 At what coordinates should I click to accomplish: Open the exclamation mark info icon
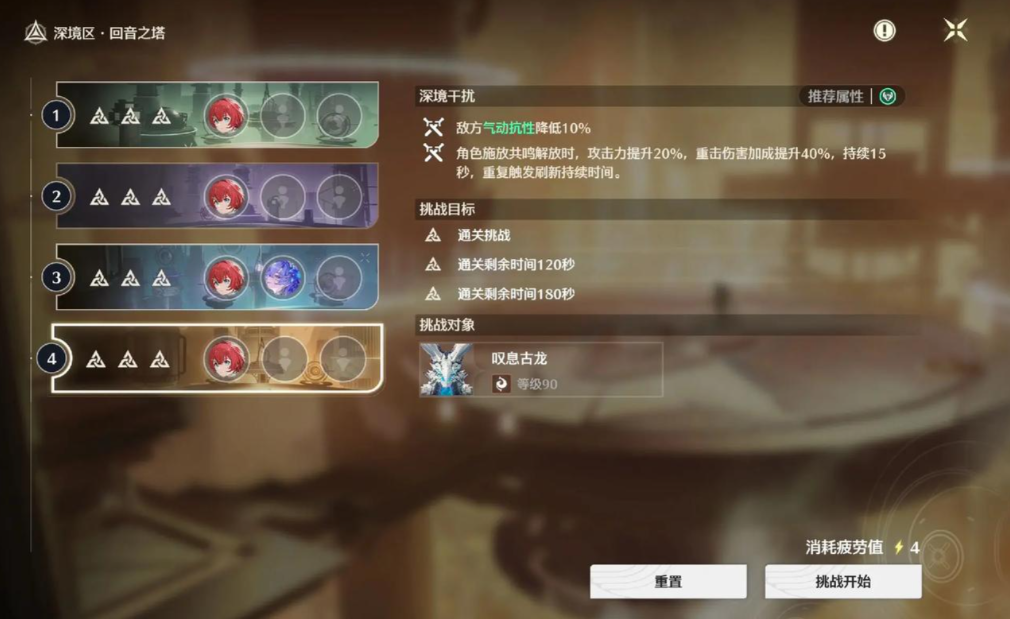tap(884, 31)
